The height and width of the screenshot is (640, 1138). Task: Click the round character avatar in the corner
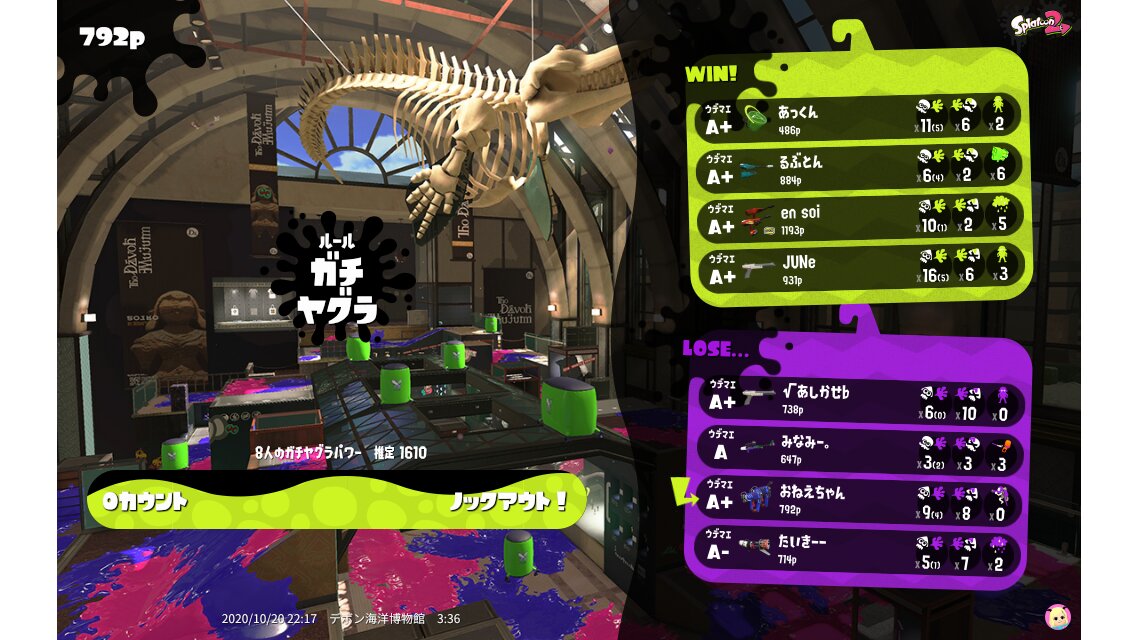click(1057, 616)
